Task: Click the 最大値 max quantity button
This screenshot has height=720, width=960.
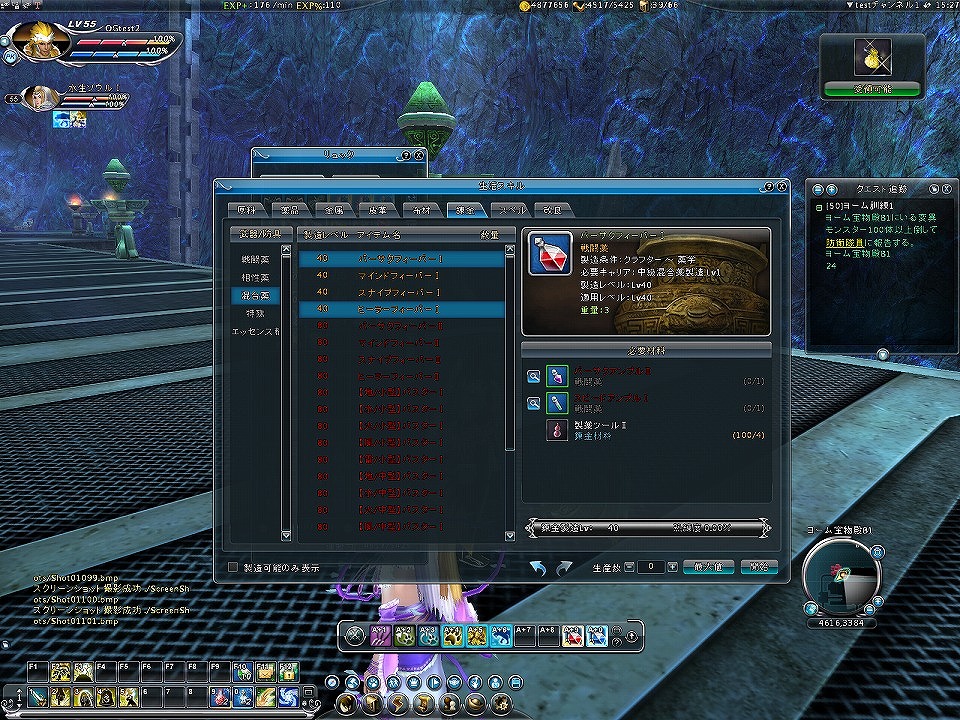Action: click(708, 567)
